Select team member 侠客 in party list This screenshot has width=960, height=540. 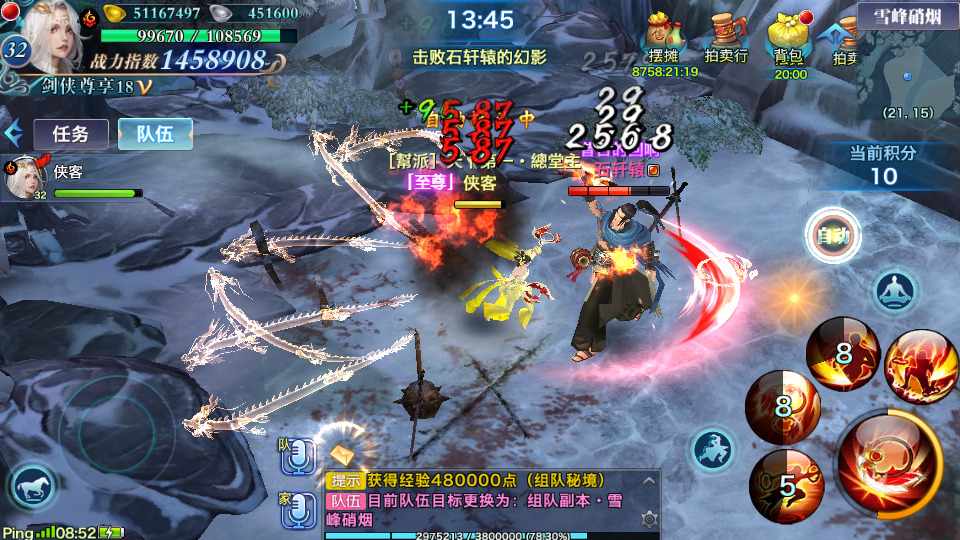tap(70, 180)
